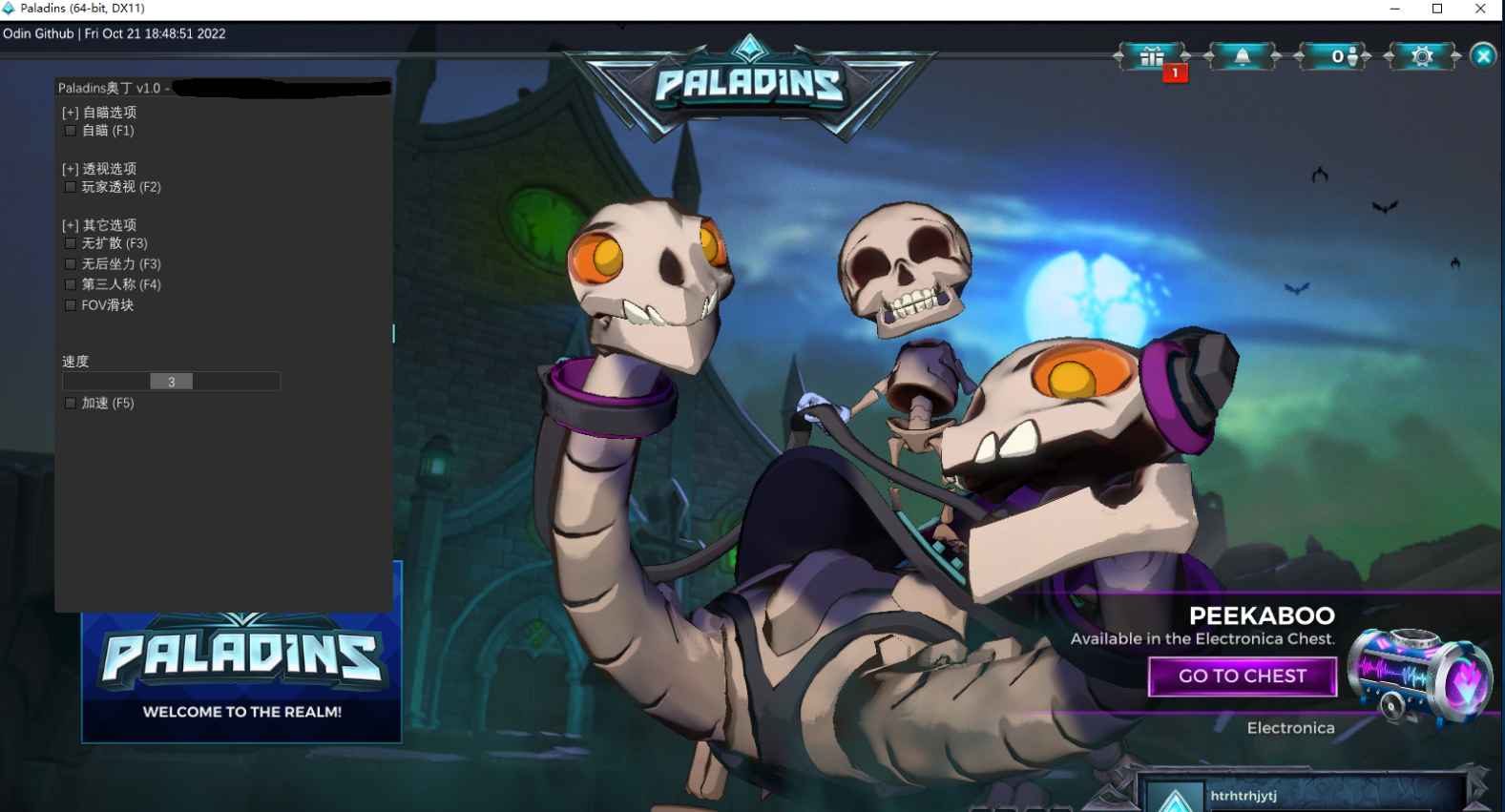Image resolution: width=1505 pixels, height=812 pixels.
Task: Select the Electronica chest image
Action: [1419, 677]
